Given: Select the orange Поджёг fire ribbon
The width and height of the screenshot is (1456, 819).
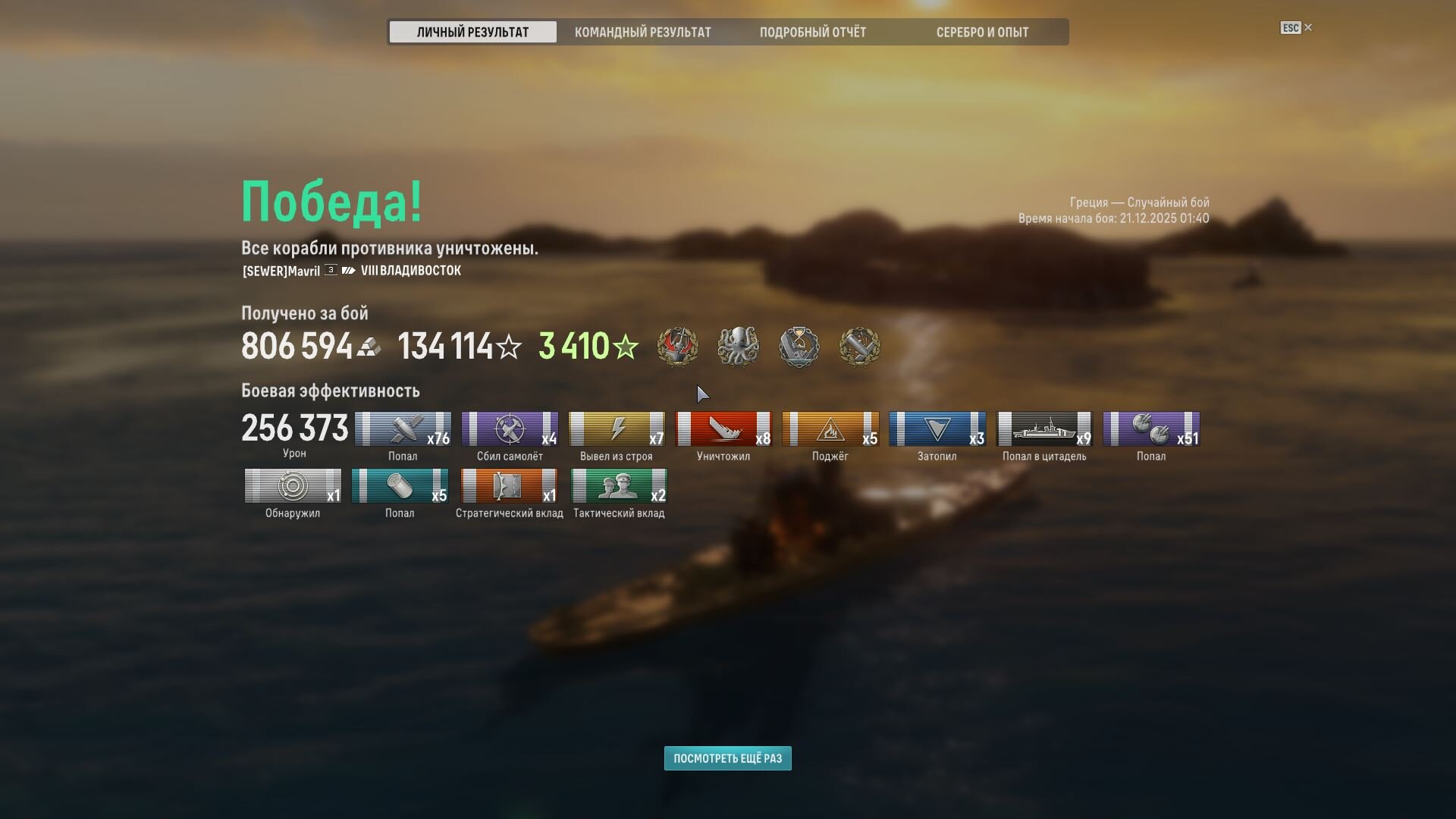Looking at the screenshot, I should [x=830, y=429].
